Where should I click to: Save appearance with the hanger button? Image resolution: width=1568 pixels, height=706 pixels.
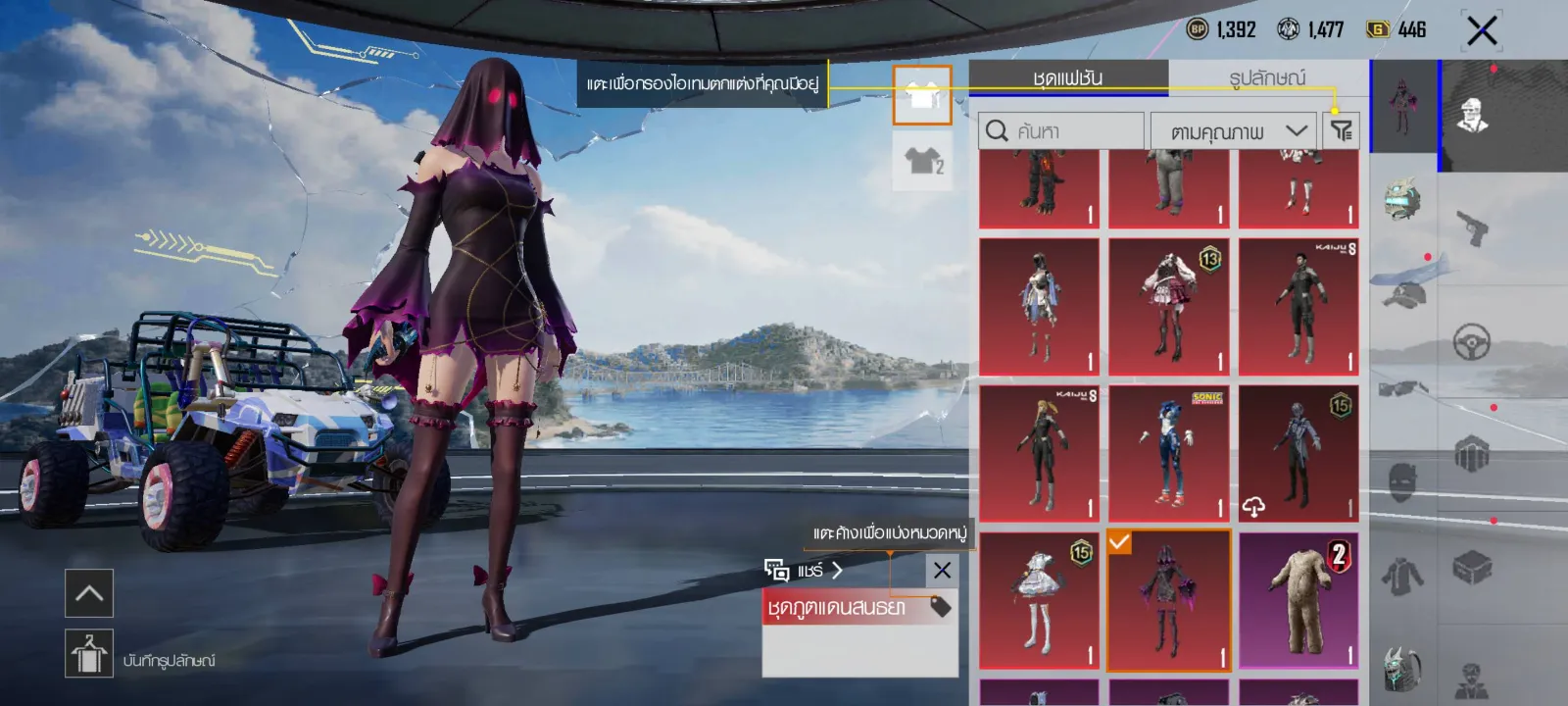[89, 653]
